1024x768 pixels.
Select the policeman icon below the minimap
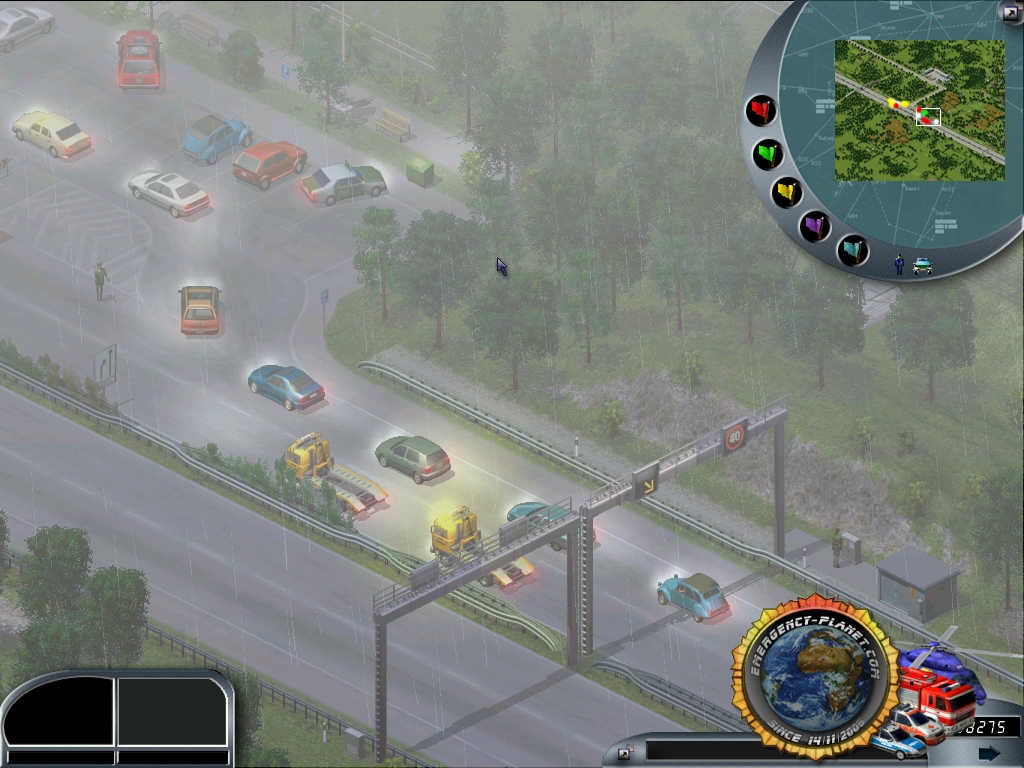click(899, 264)
